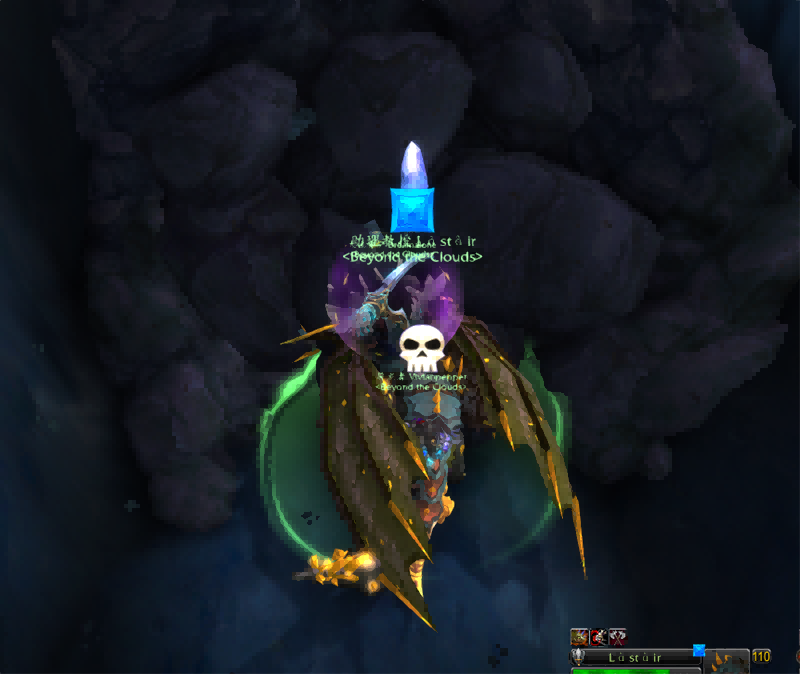Click the crossed axes buff icon

(618, 636)
